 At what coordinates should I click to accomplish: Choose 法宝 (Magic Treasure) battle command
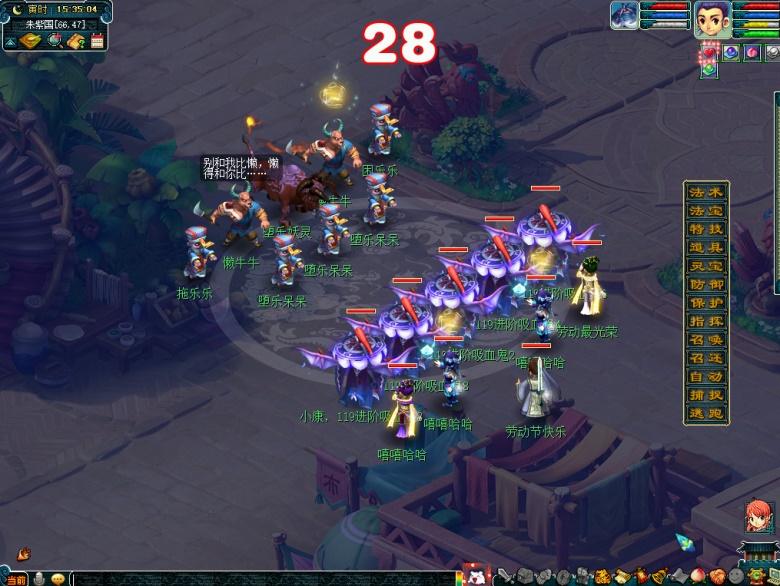(x=705, y=211)
